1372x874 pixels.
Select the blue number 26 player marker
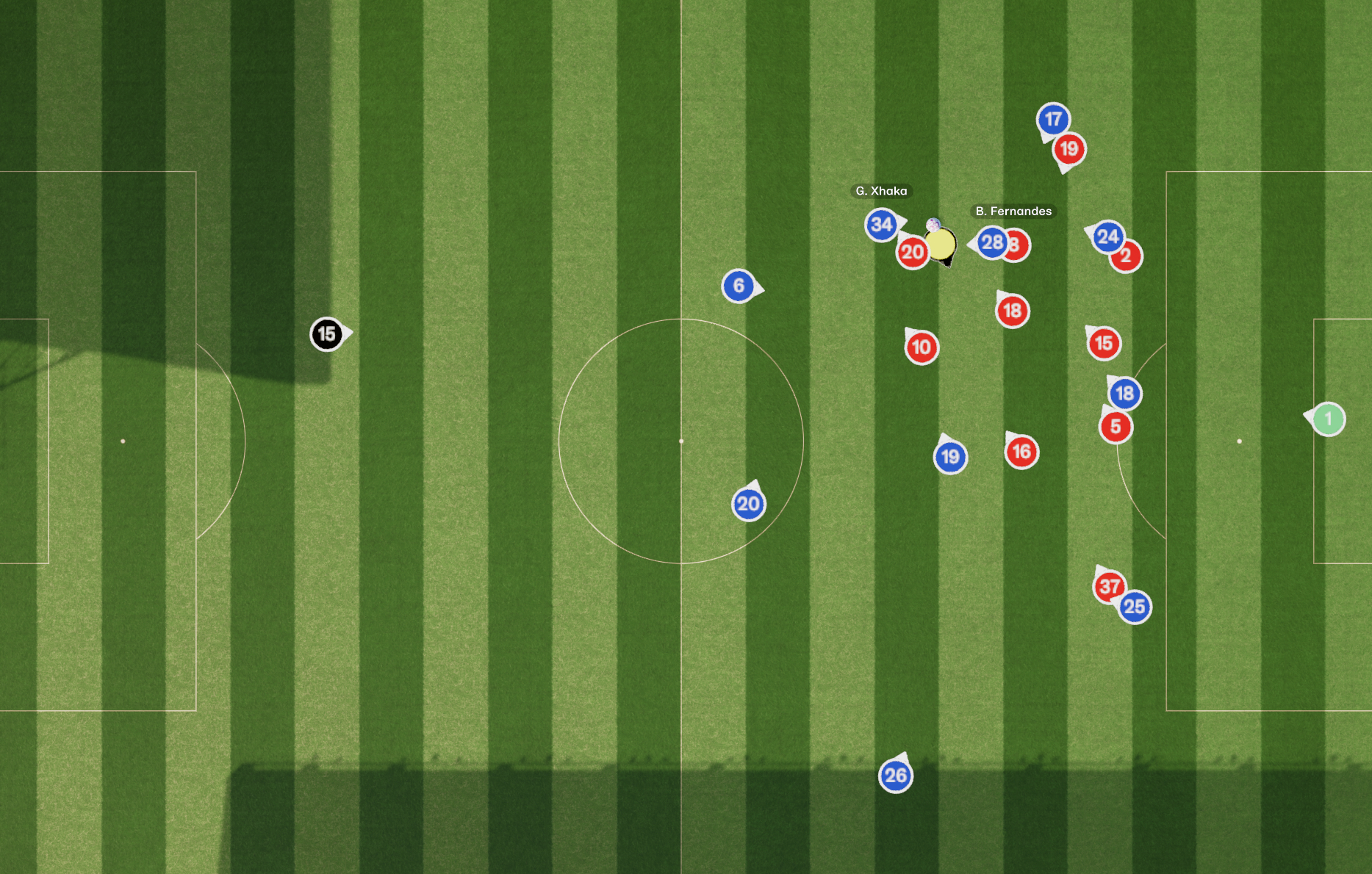click(x=895, y=776)
